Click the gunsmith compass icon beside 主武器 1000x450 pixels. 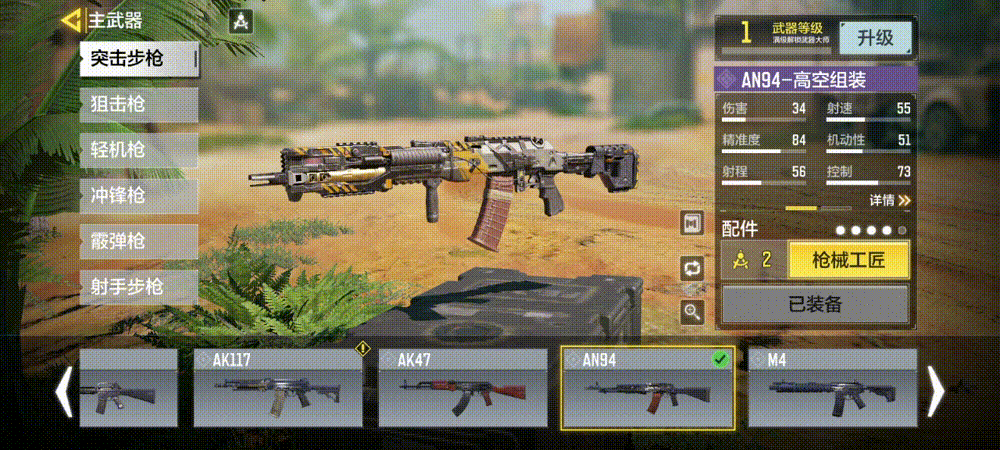tap(241, 21)
